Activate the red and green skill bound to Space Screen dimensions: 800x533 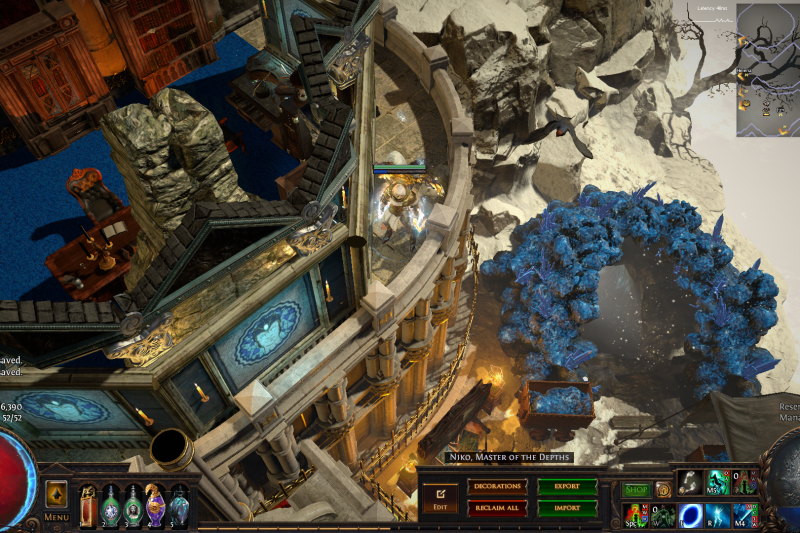click(x=634, y=515)
